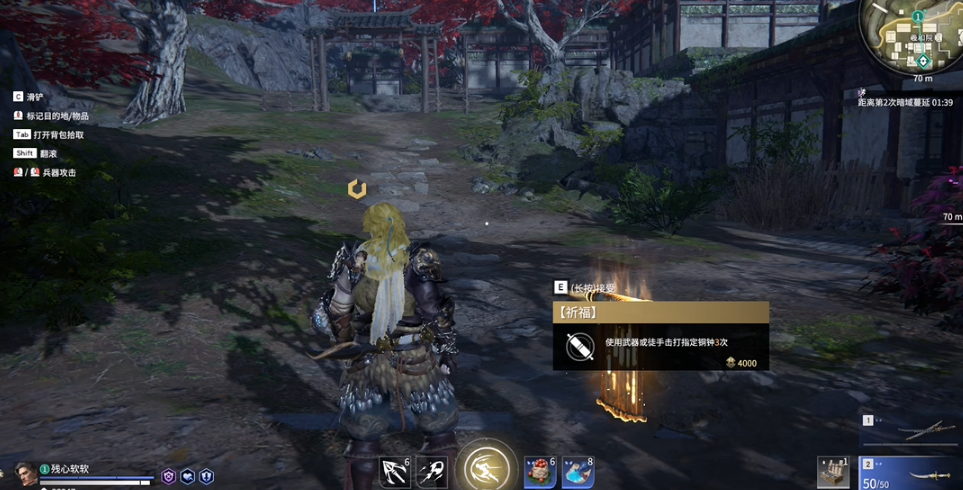Select the 祈福 quest scroll panel
This screenshot has width=963, height=490.
point(661,337)
